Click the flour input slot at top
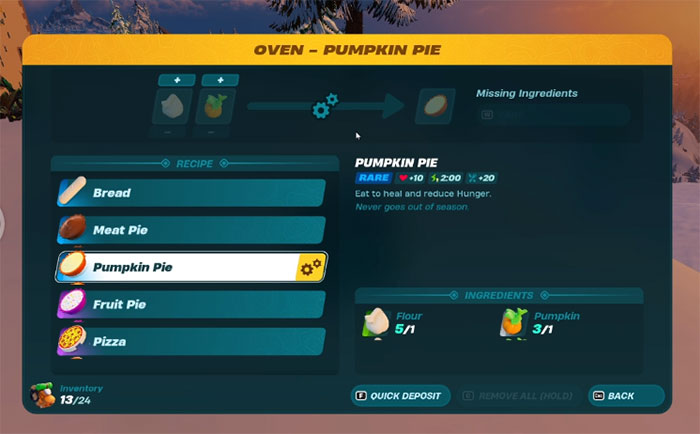Viewport: 700px width, 434px height. (171, 106)
